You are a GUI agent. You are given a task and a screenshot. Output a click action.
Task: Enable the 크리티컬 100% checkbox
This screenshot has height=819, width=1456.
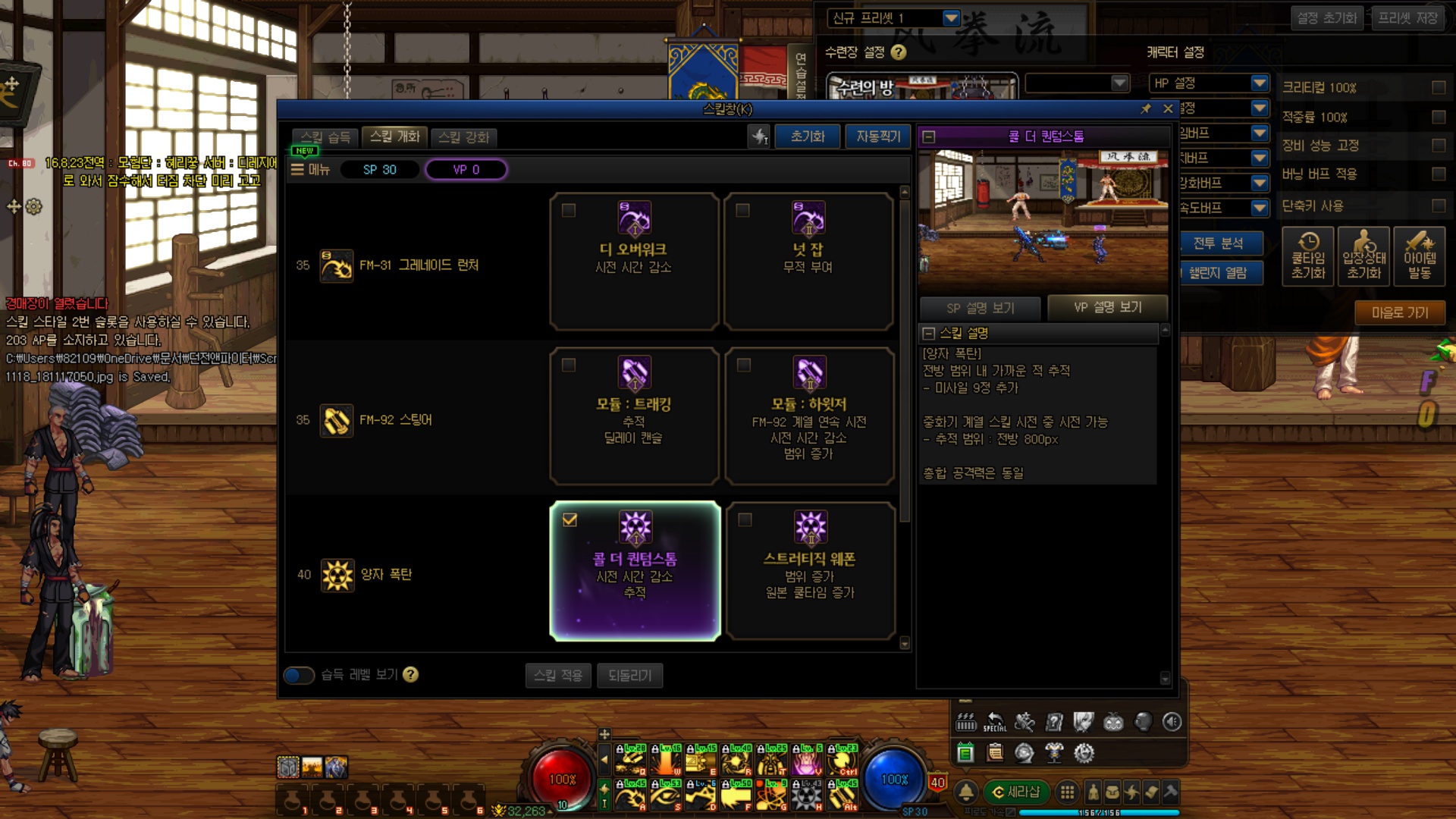click(x=1438, y=88)
